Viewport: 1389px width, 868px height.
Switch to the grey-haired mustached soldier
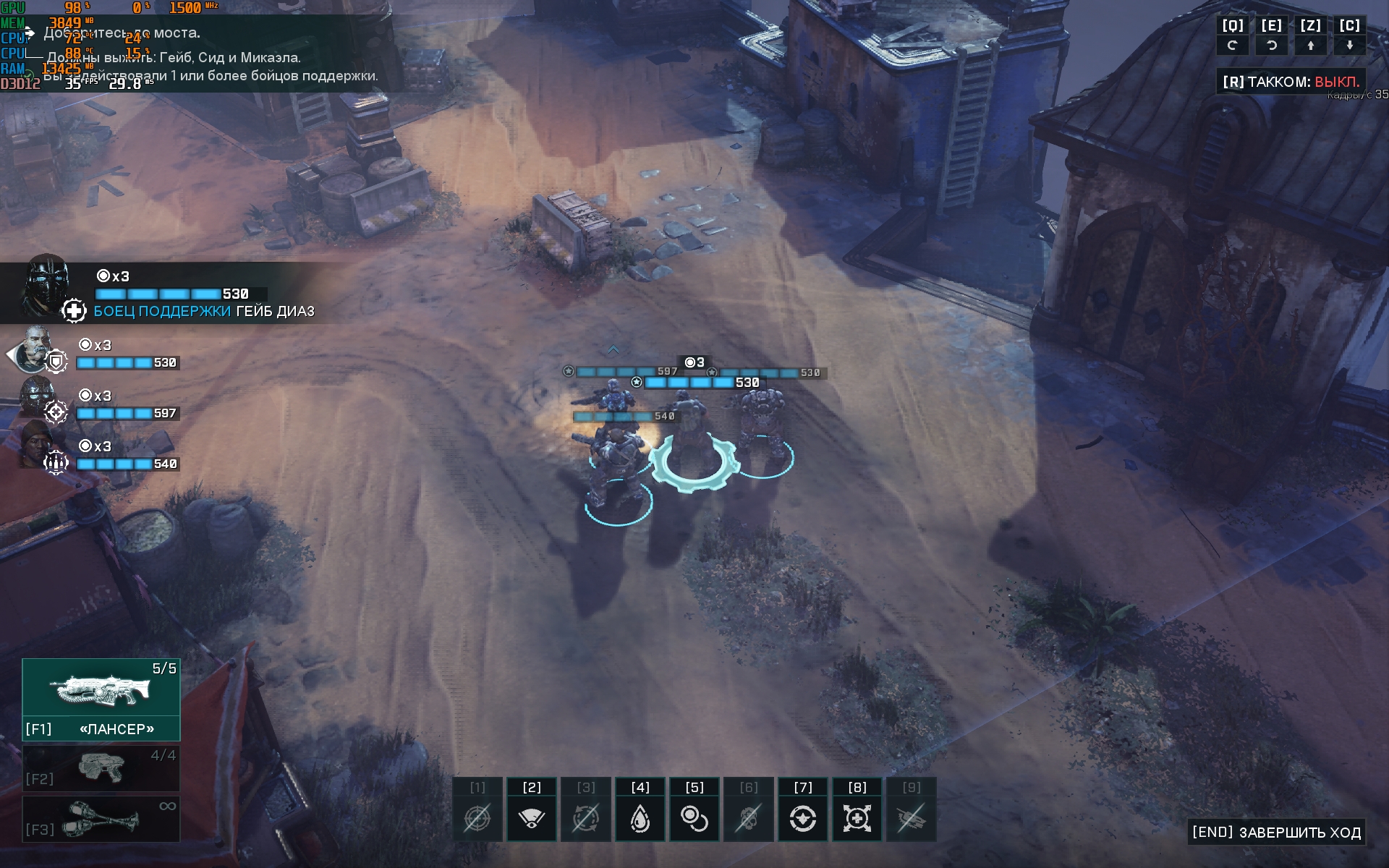[34, 349]
